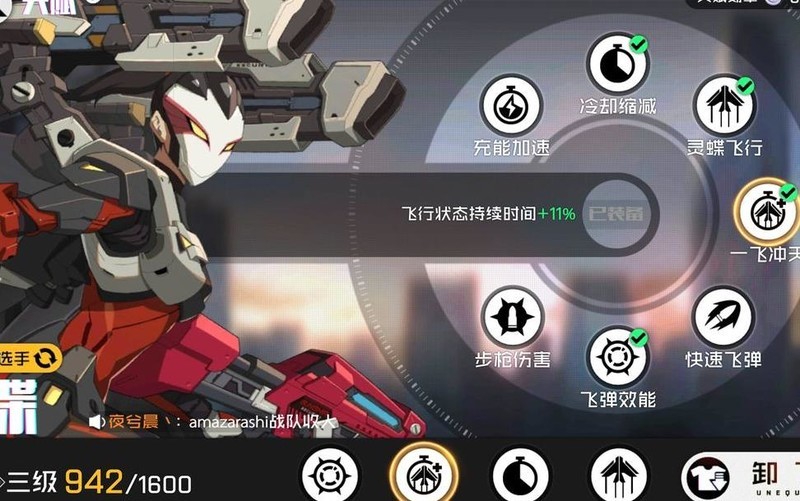Open the bottom bar crosshair missile slot

330,475
